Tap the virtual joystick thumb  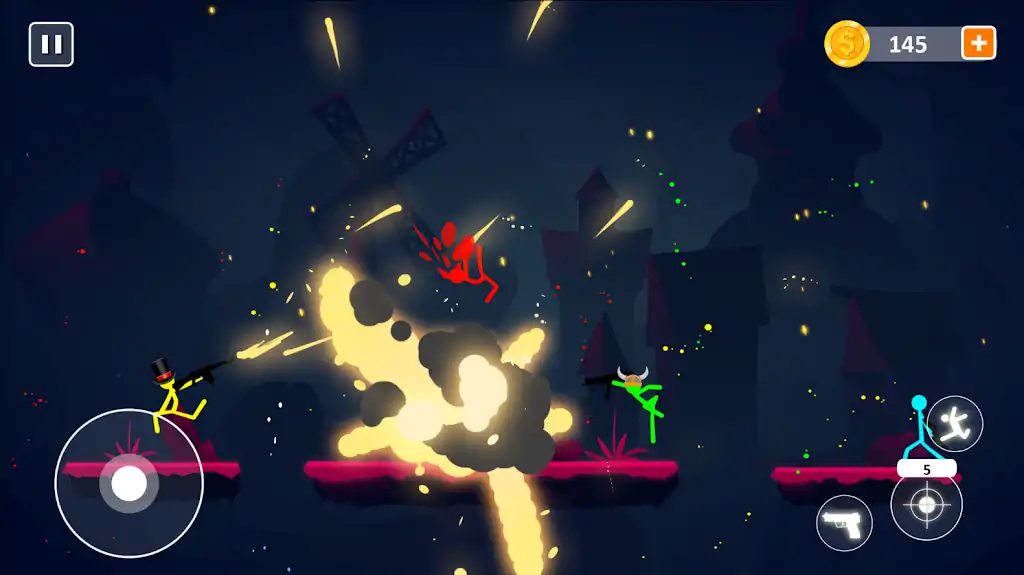pos(129,484)
